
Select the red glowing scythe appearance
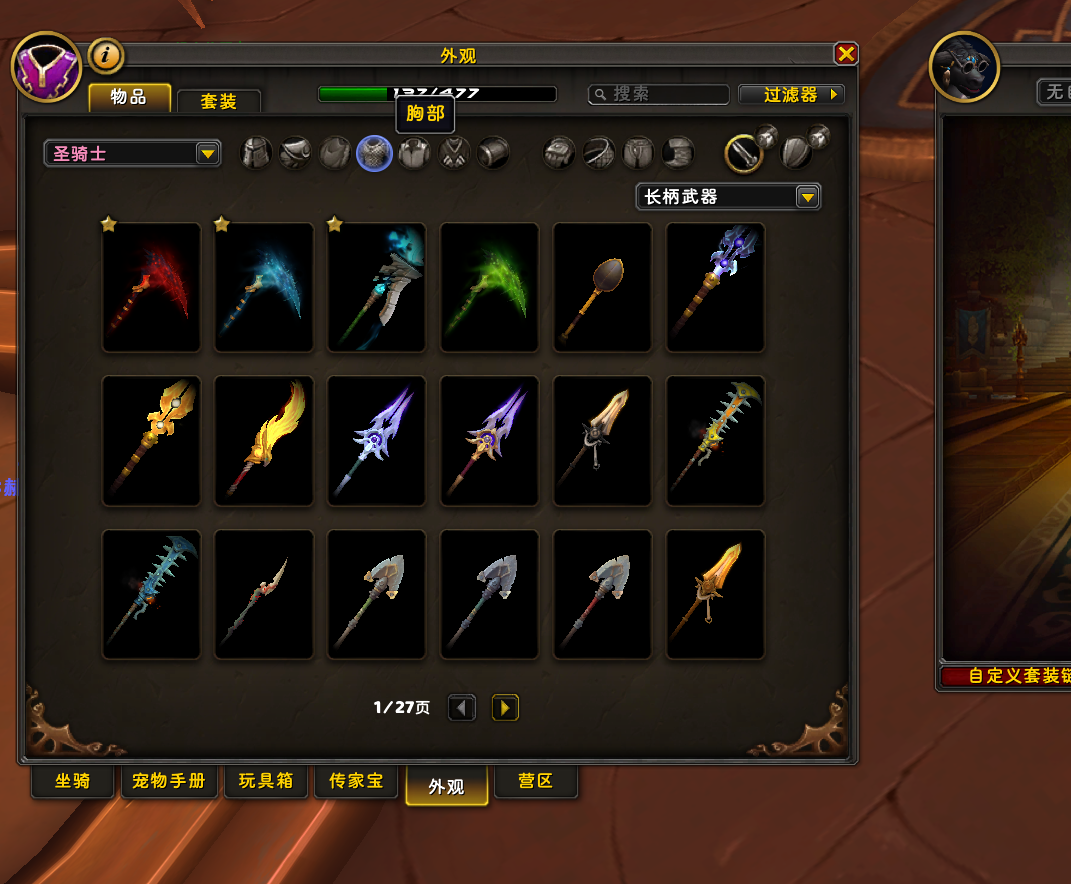(151, 287)
